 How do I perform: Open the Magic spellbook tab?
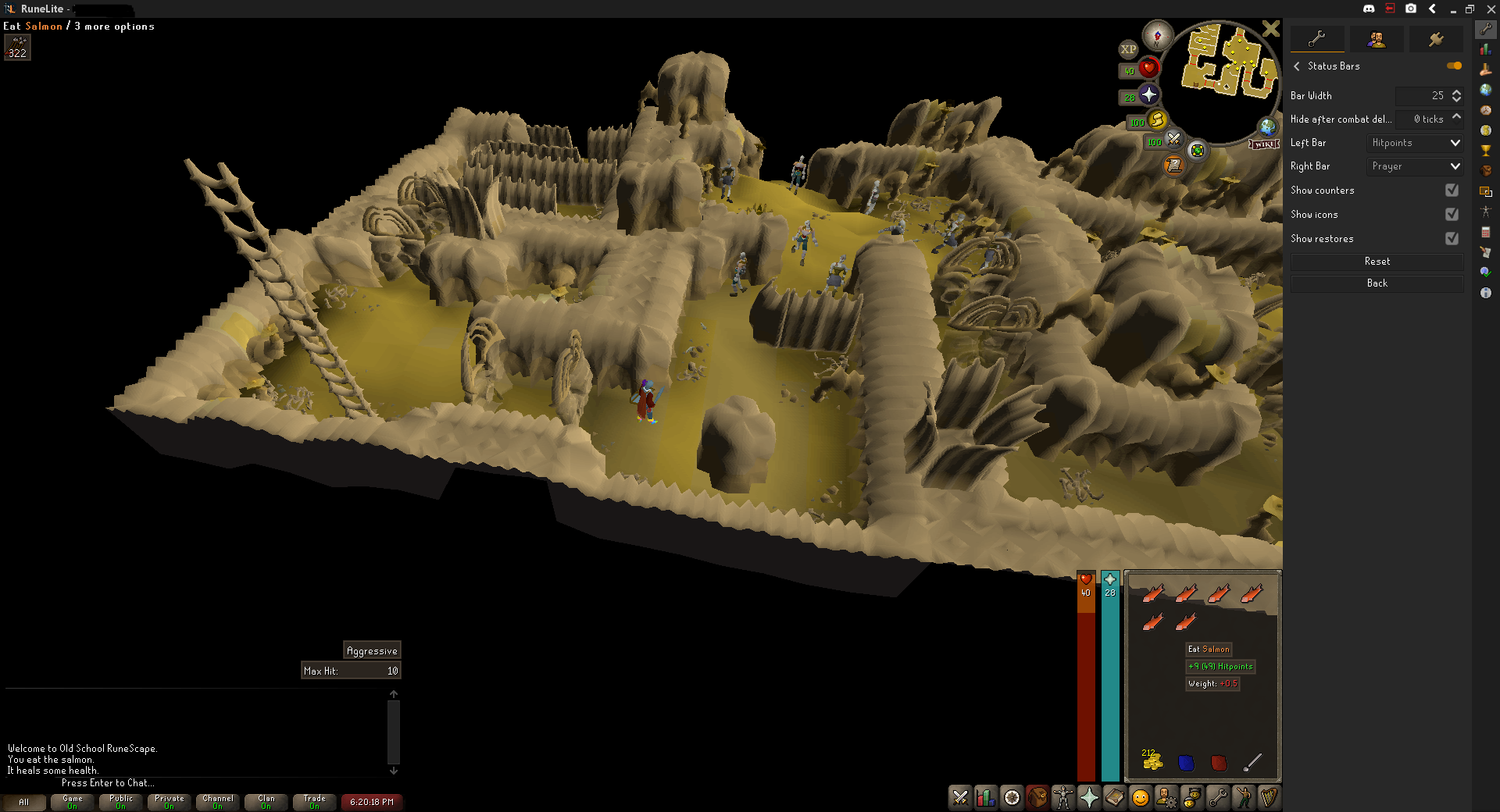[x=1116, y=798]
